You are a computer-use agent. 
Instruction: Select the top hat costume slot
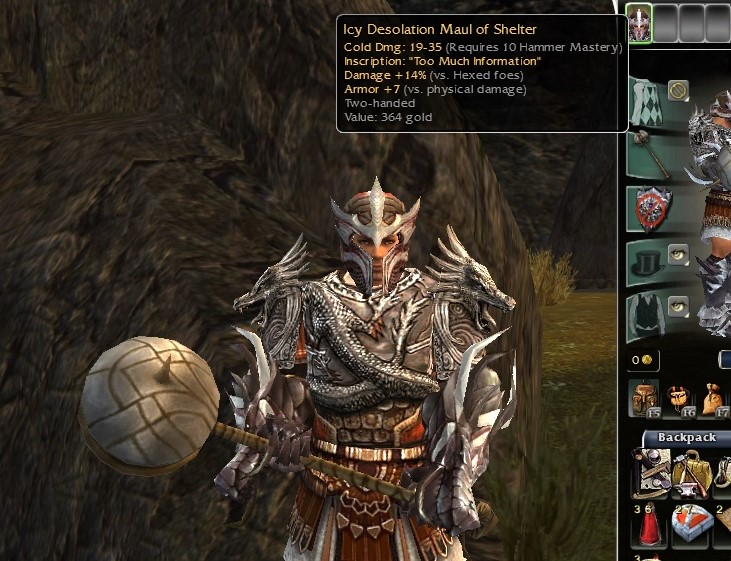click(648, 262)
